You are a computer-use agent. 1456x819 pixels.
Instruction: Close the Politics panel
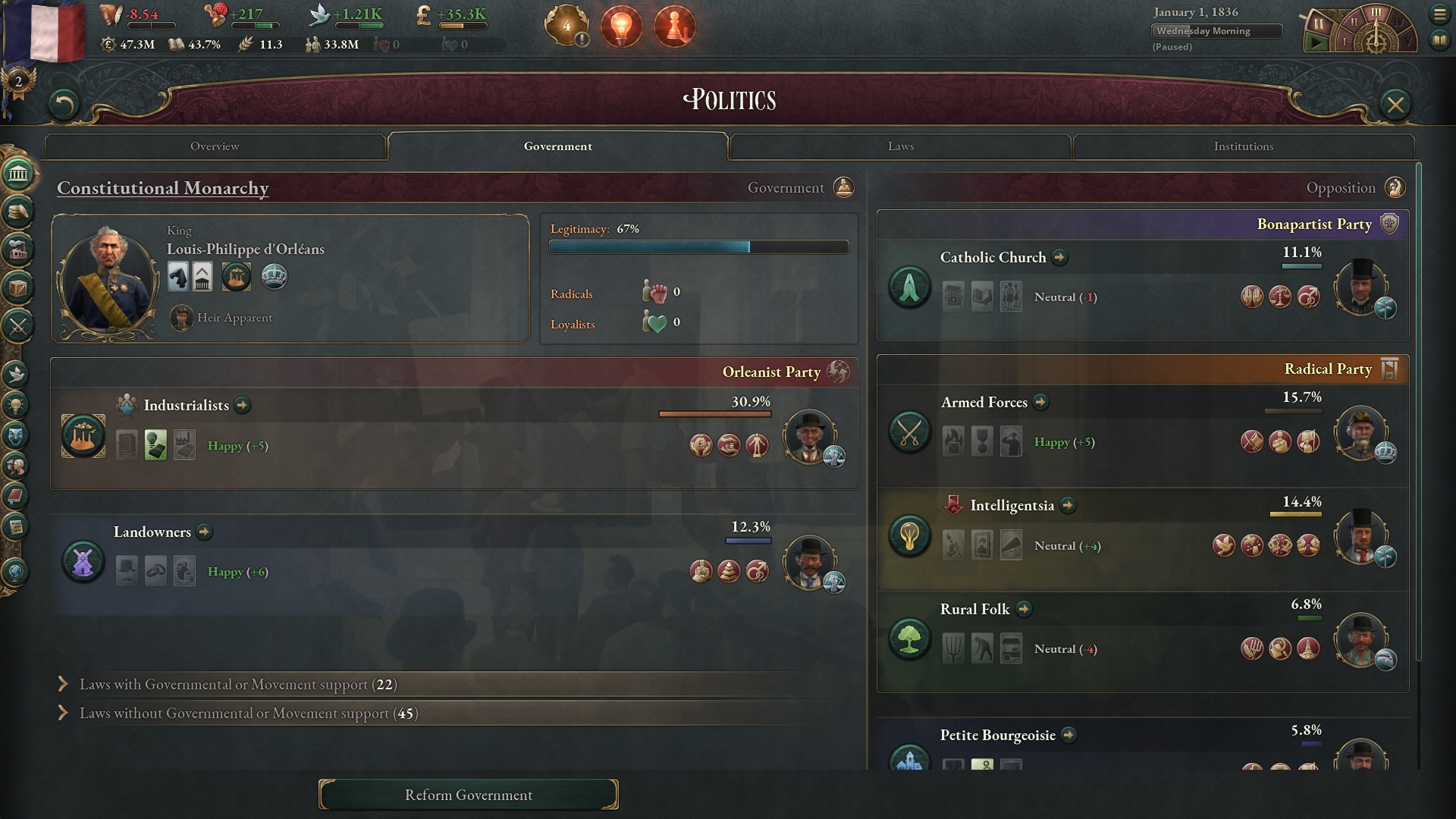click(1395, 105)
